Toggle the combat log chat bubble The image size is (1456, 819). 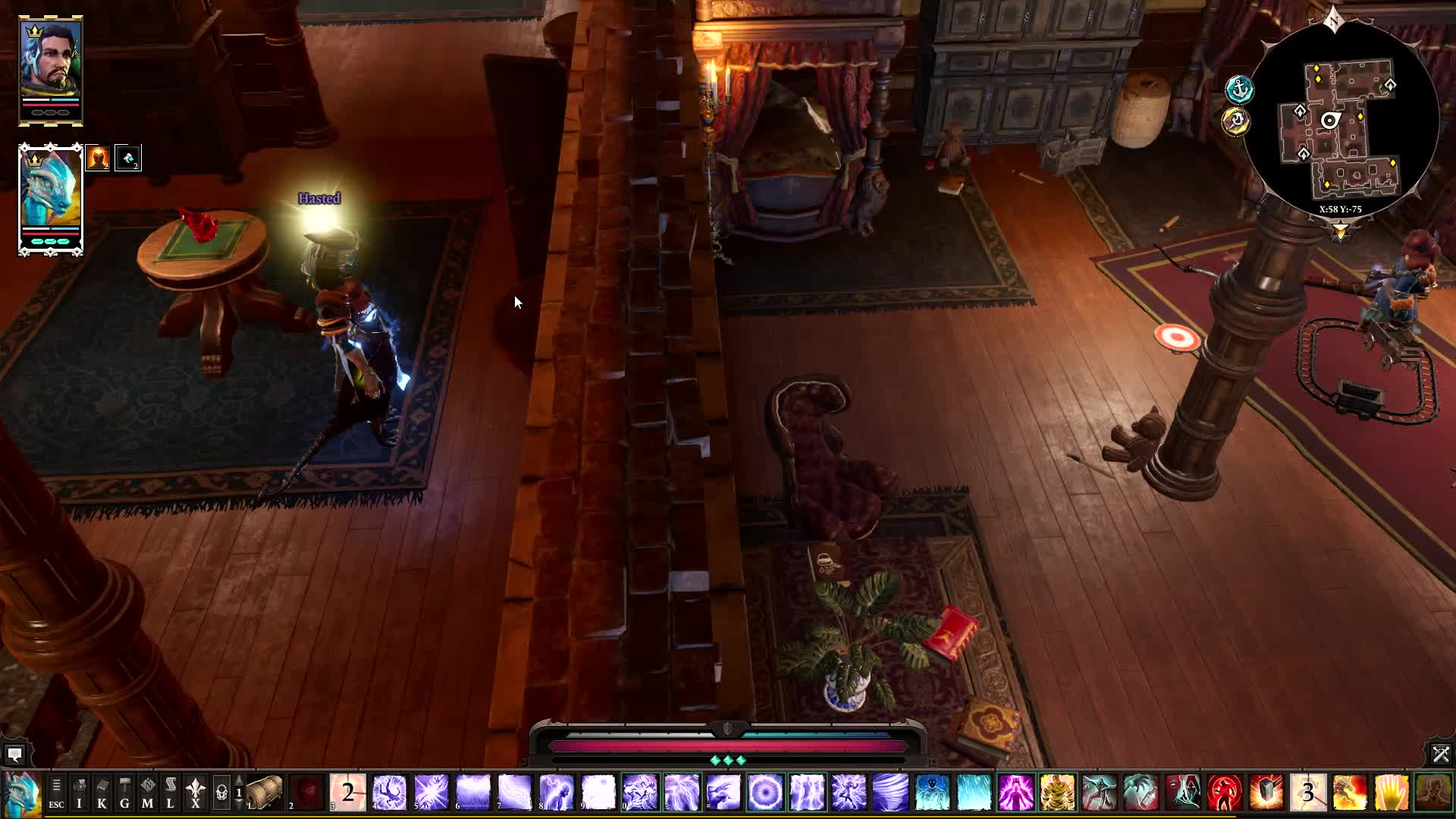(15, 755)
